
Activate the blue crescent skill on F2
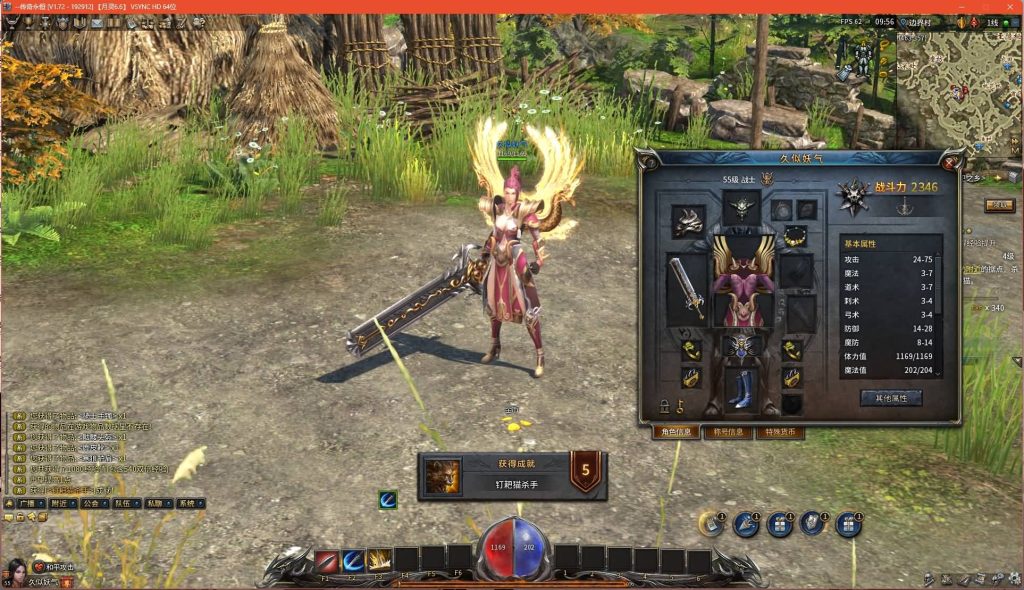(353, 561)
